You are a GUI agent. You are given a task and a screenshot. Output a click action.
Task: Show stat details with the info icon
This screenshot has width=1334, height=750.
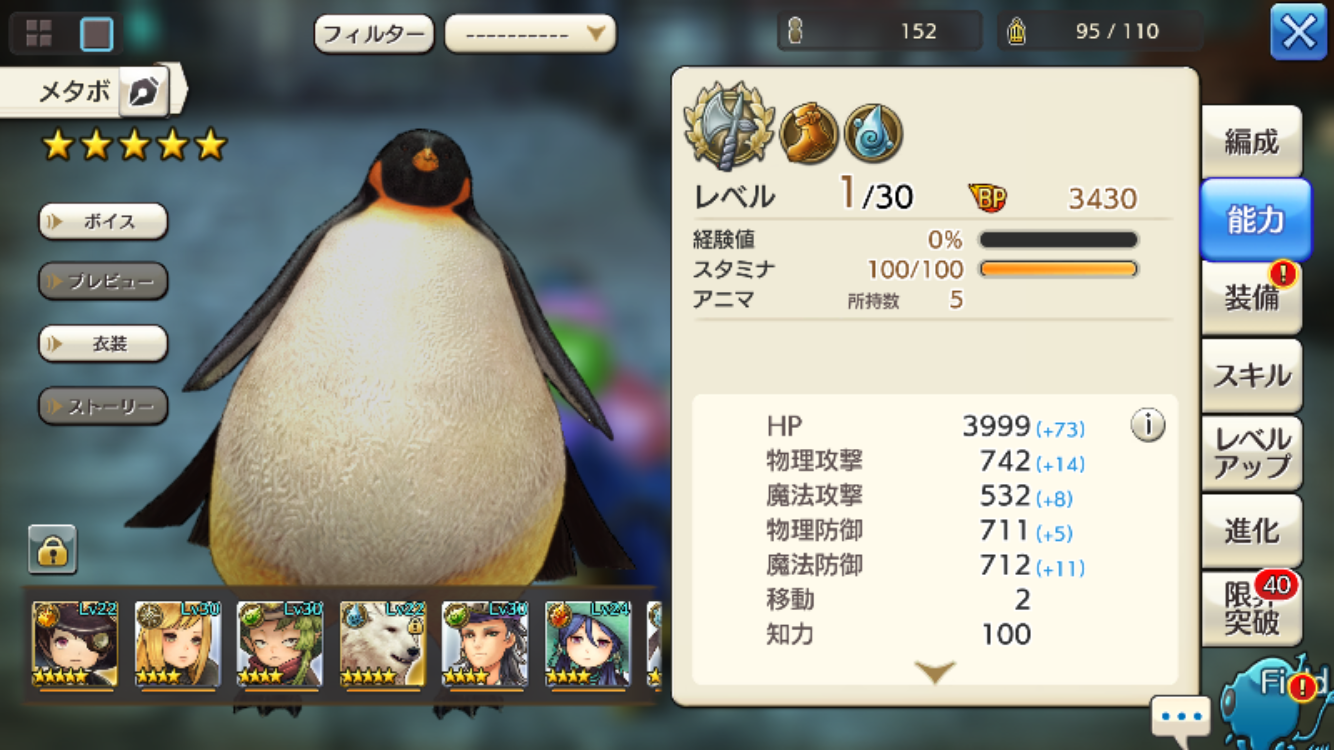pyautogui.click(x=1147, y=426)
